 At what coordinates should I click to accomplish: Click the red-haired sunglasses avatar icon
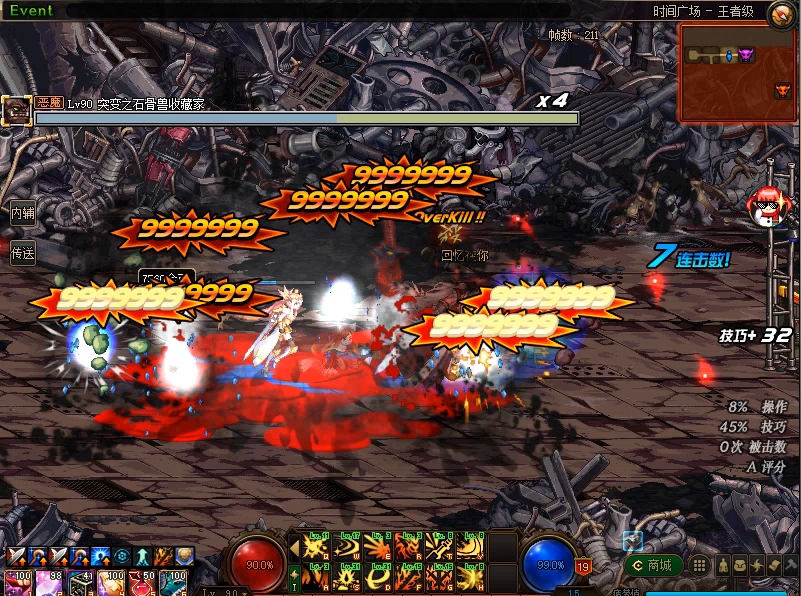[767, 207]
